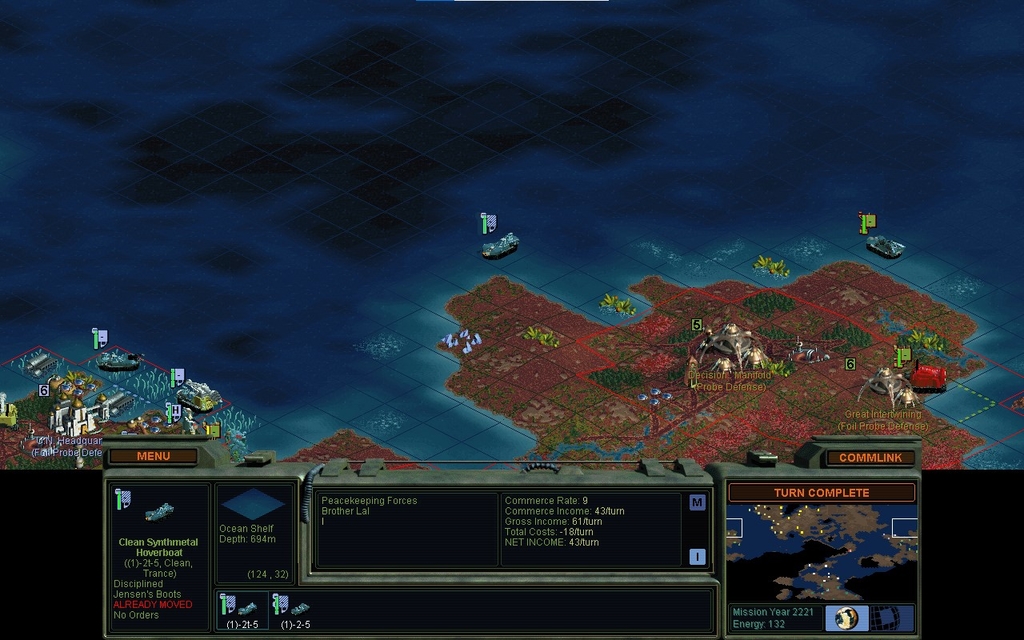Select the (1)-2-5 unit in stack list

point(294,610)
